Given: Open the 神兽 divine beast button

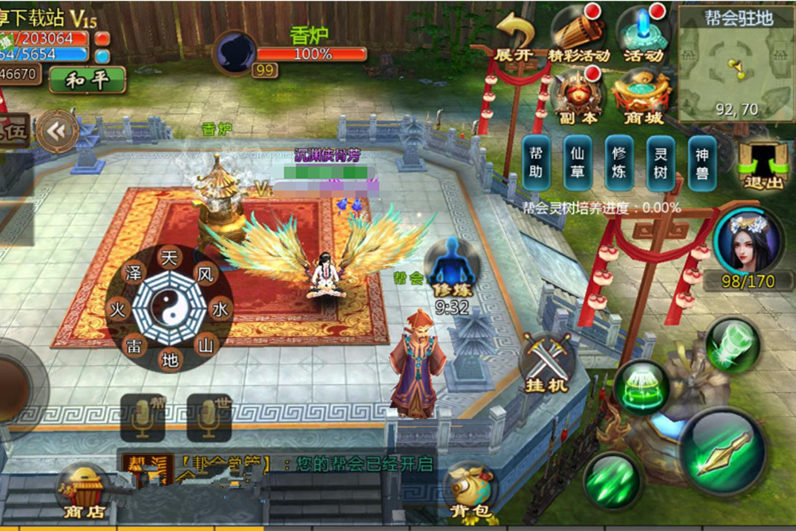Looking at the screenshot, I should tap(703, 164).
